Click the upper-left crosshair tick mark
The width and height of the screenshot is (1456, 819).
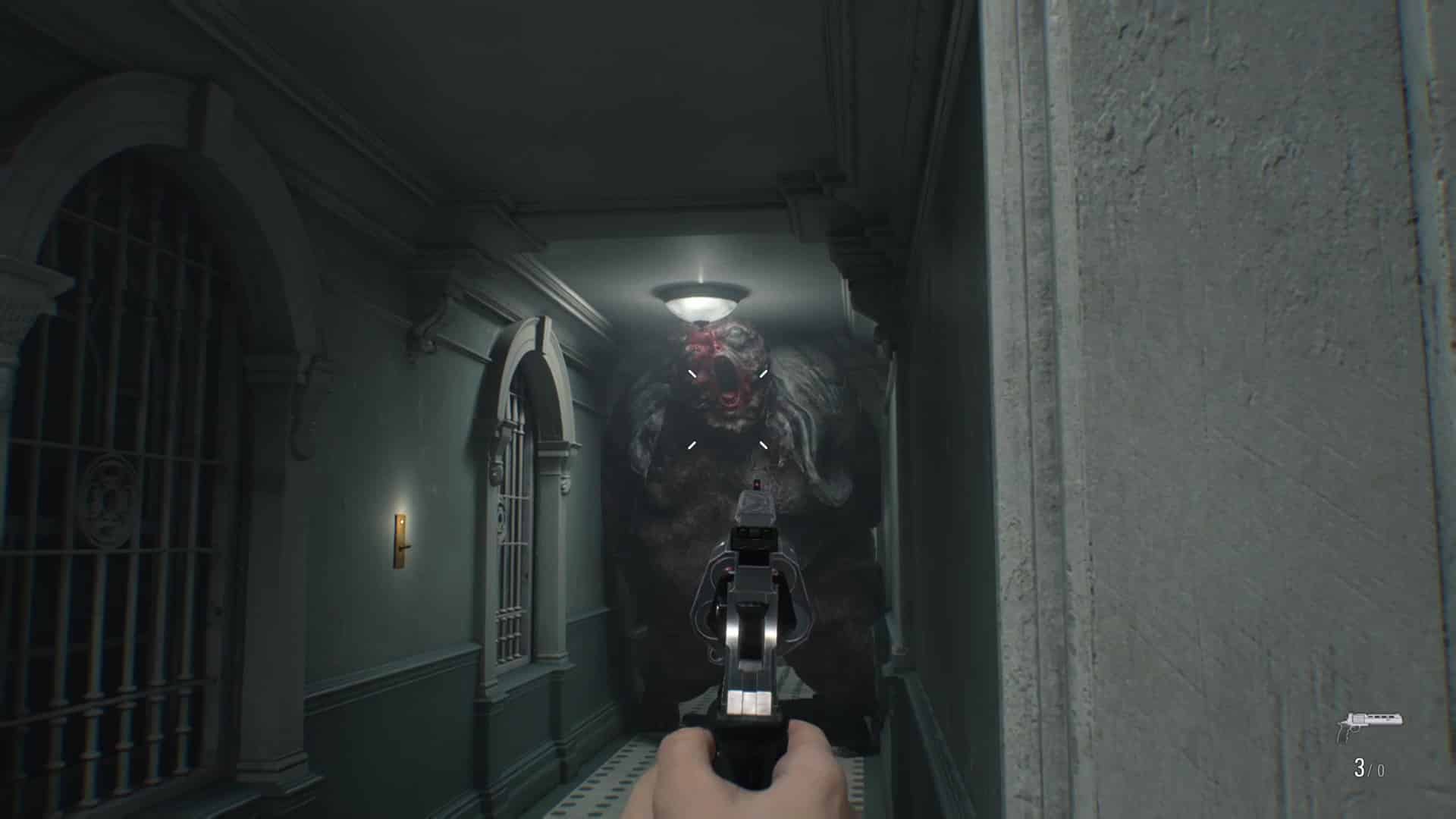[692, 372]
